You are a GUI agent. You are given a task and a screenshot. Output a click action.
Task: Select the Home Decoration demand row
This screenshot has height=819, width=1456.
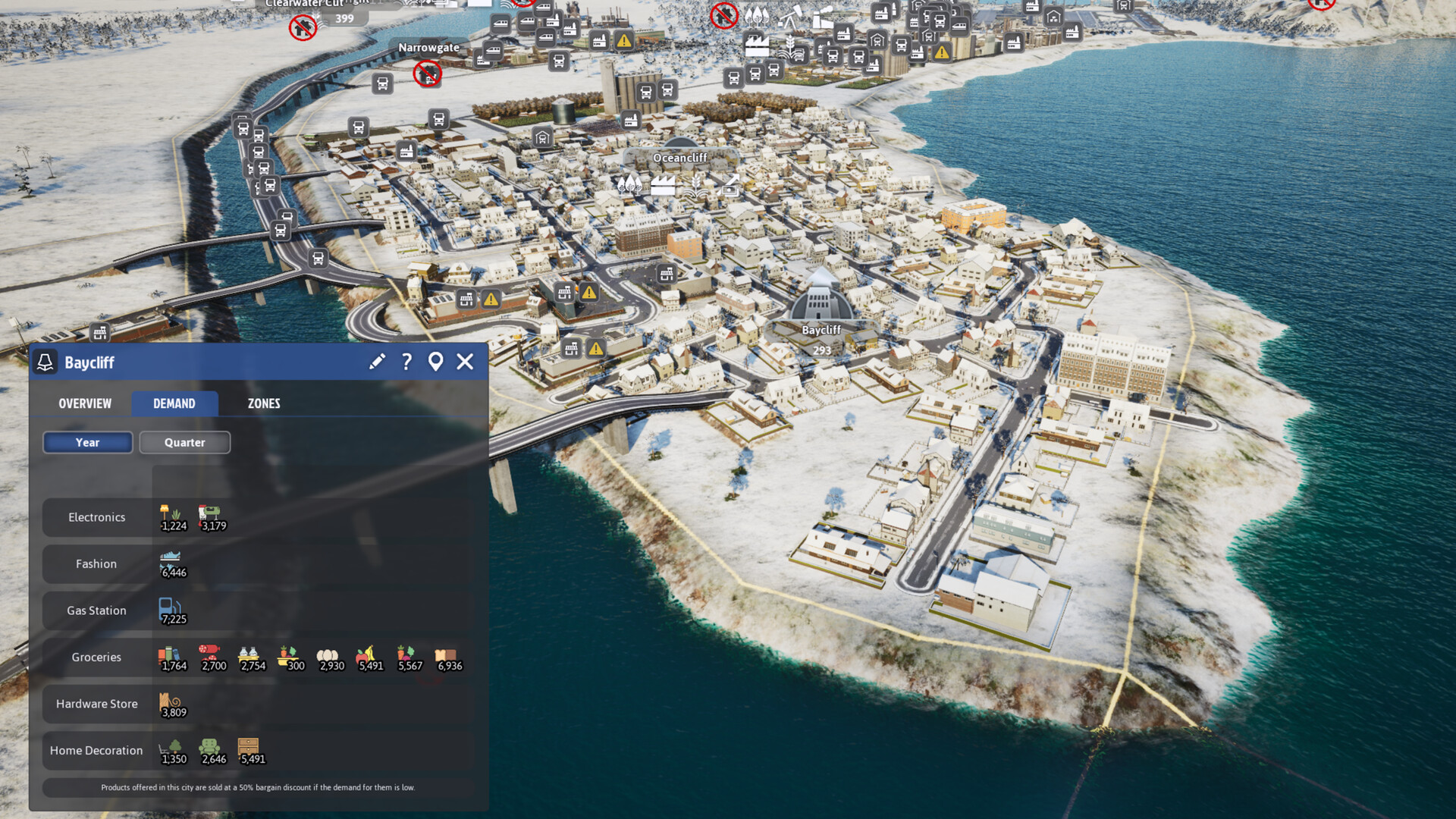click(x=97, y=751)
